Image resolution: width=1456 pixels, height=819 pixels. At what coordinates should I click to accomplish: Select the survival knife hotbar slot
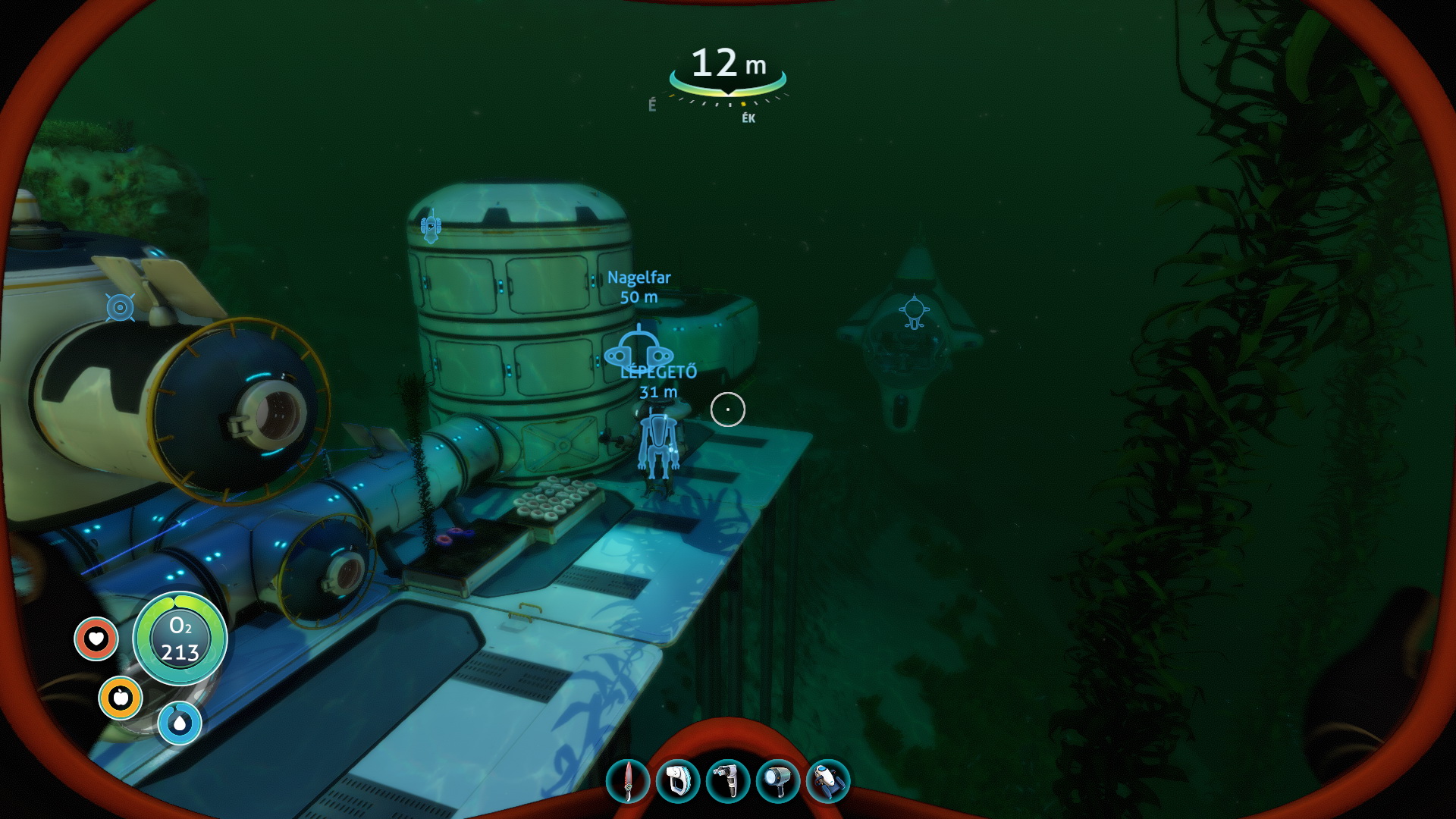tap(628, 781)
